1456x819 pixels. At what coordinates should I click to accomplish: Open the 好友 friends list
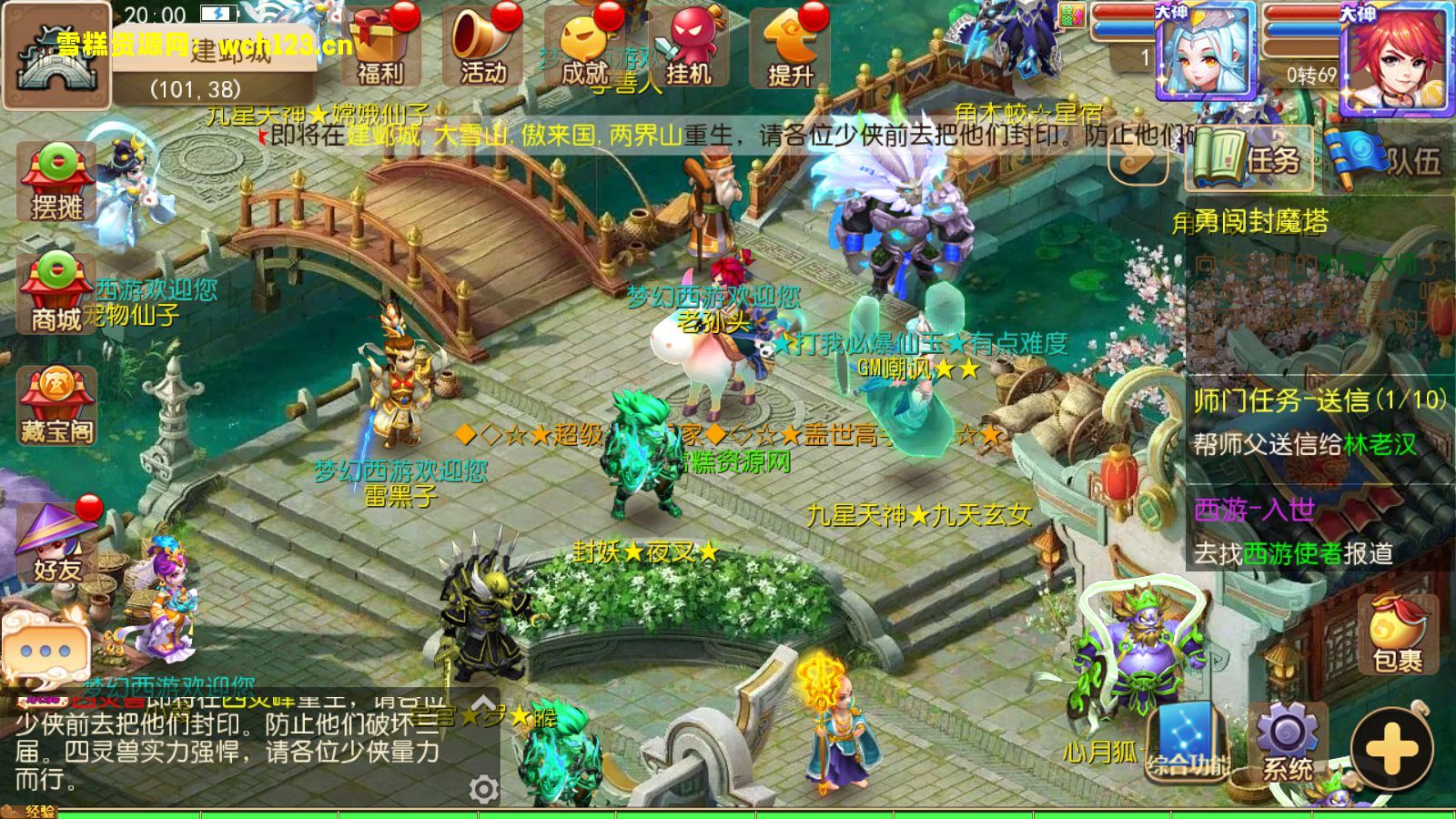(56, 544)
